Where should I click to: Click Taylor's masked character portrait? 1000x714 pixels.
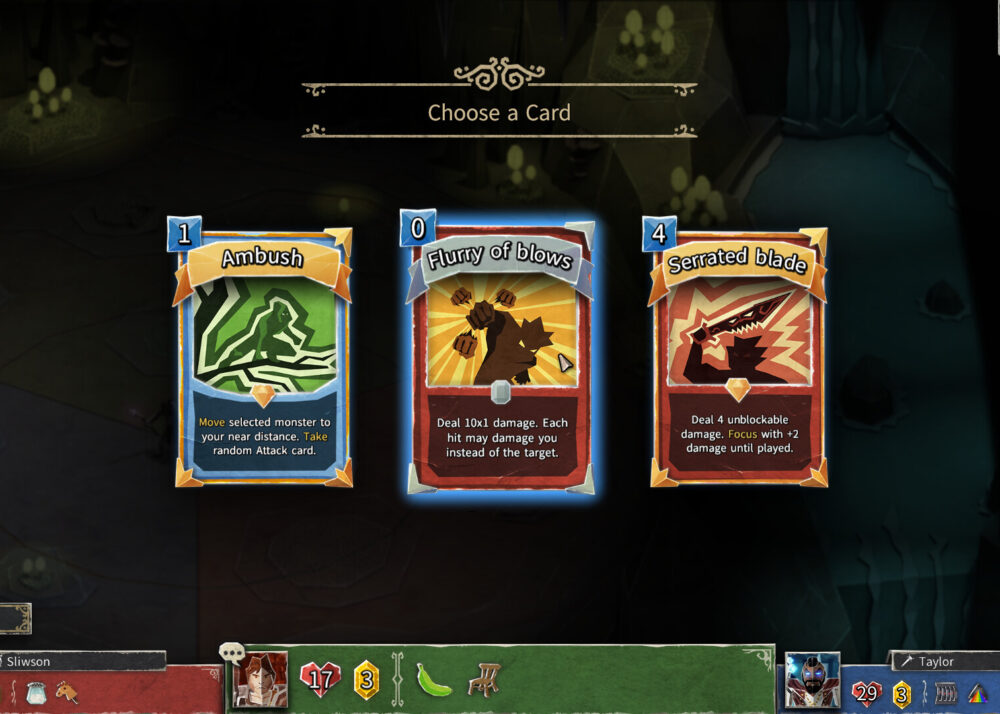coord(811,681)
